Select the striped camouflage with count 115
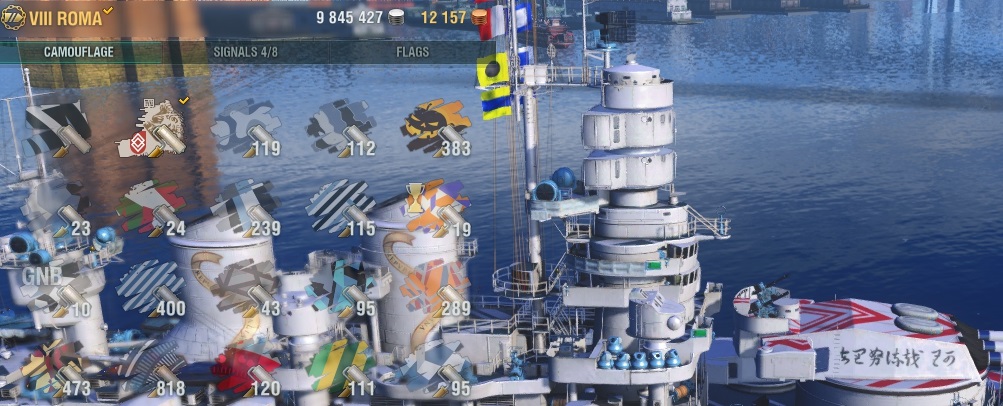The height and width of the screenshot is (406, 1003). coord(341,208)
